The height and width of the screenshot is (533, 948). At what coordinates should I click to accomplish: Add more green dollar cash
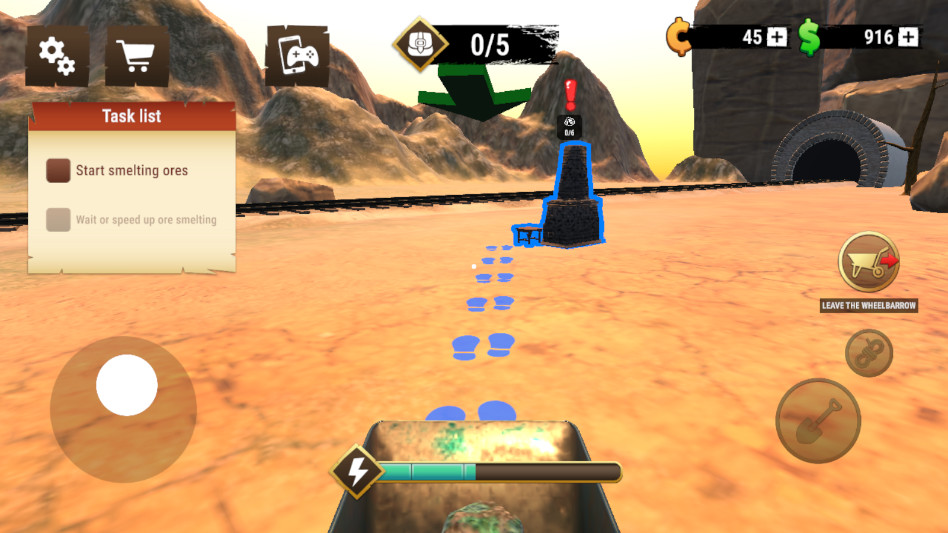[908, 37]
